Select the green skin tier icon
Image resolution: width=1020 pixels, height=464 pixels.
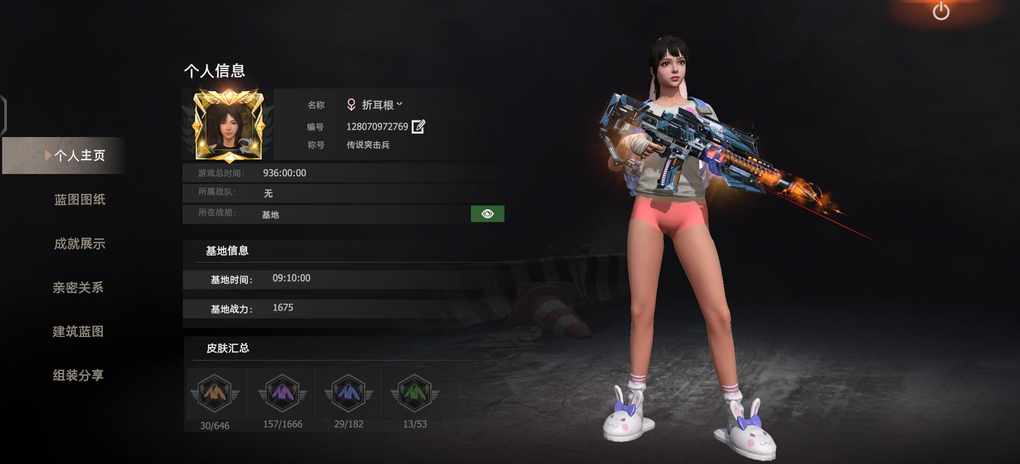click(x=414, y=393)
